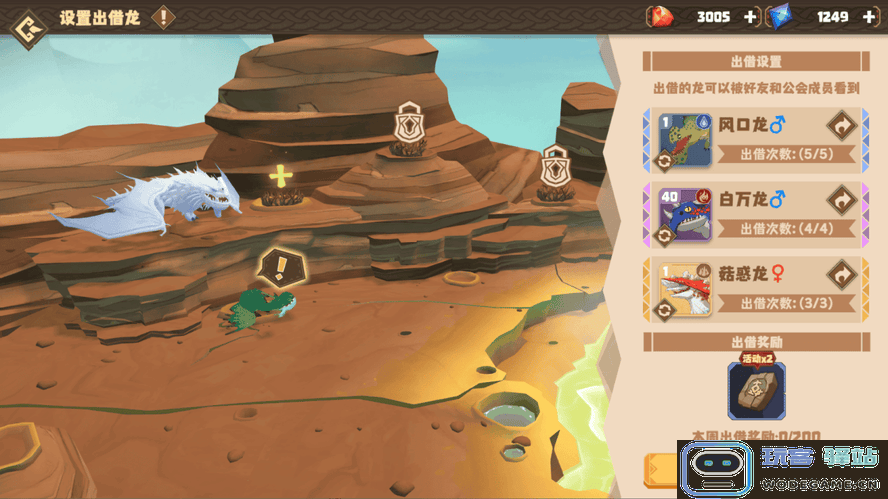Click the arrow button on 白万龙's row
The width and height of the screenshot is (888, 499).
pos(841,200)
